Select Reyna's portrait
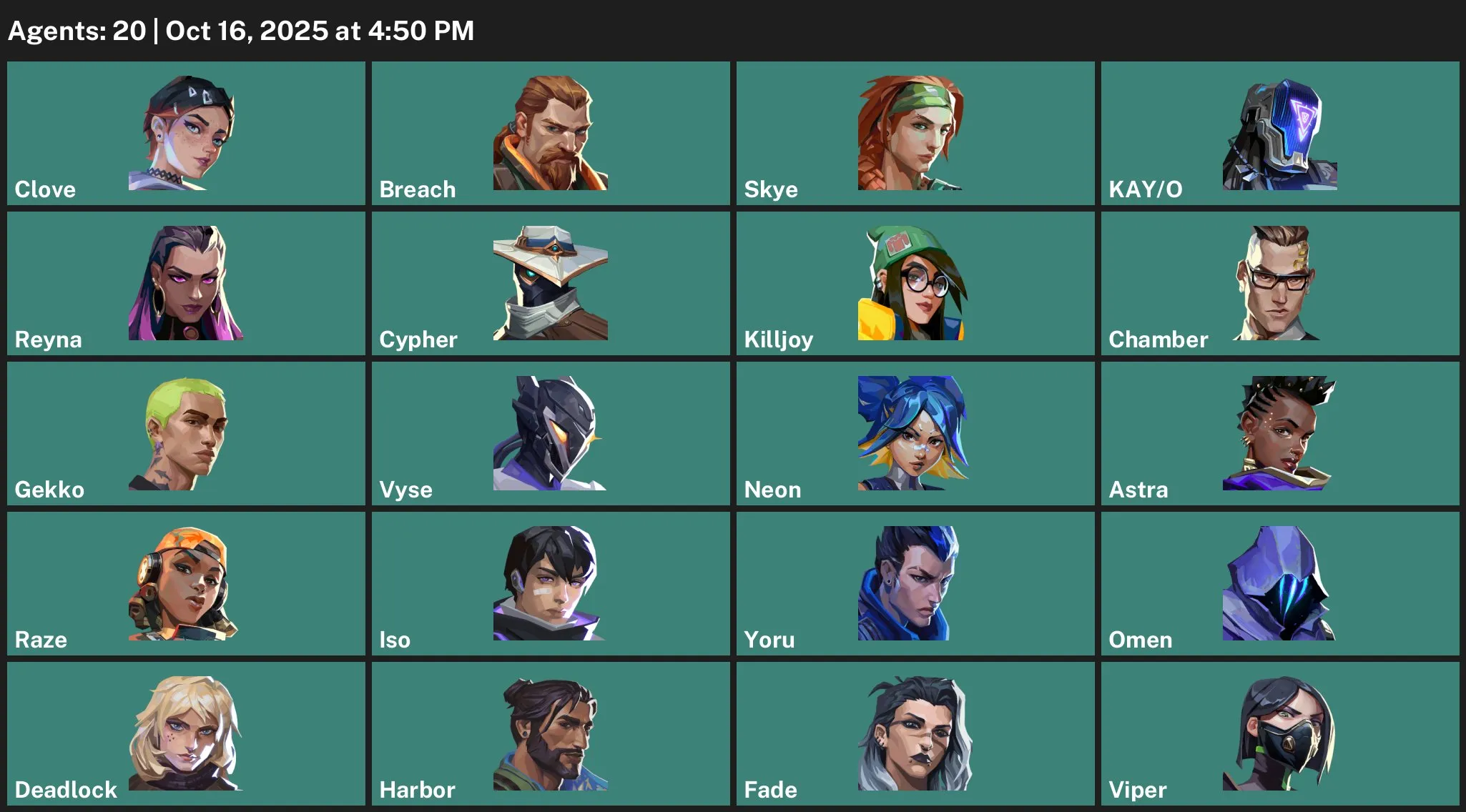This screenshot has height=812, width=1466. point(187,284)
